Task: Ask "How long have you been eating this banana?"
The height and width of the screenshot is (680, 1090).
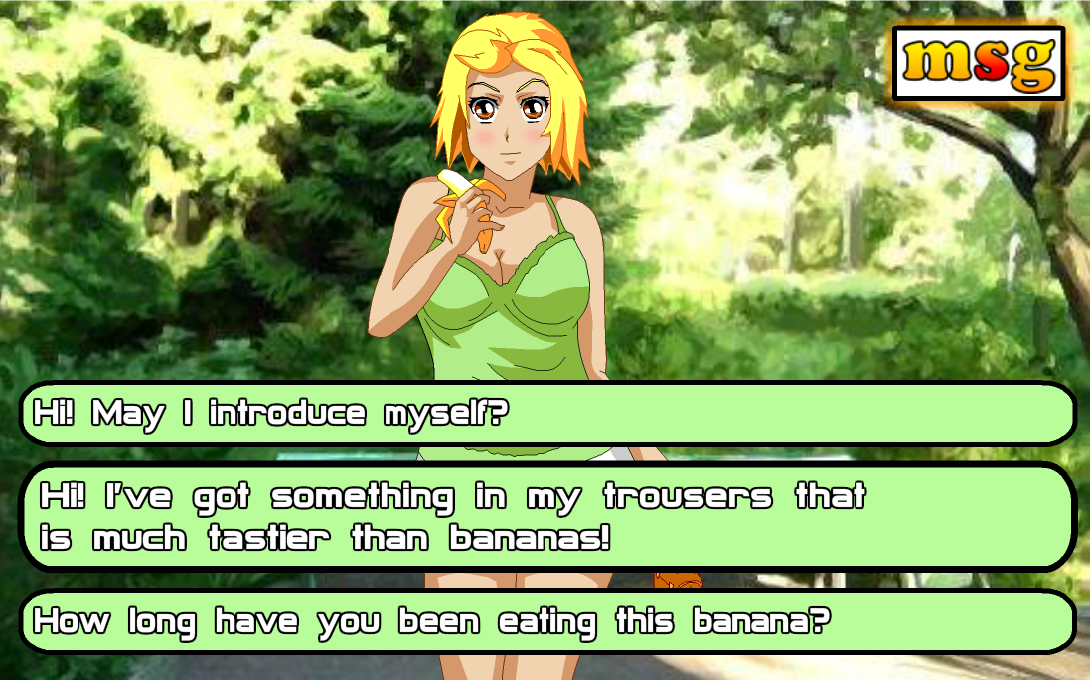Action: 546,622
